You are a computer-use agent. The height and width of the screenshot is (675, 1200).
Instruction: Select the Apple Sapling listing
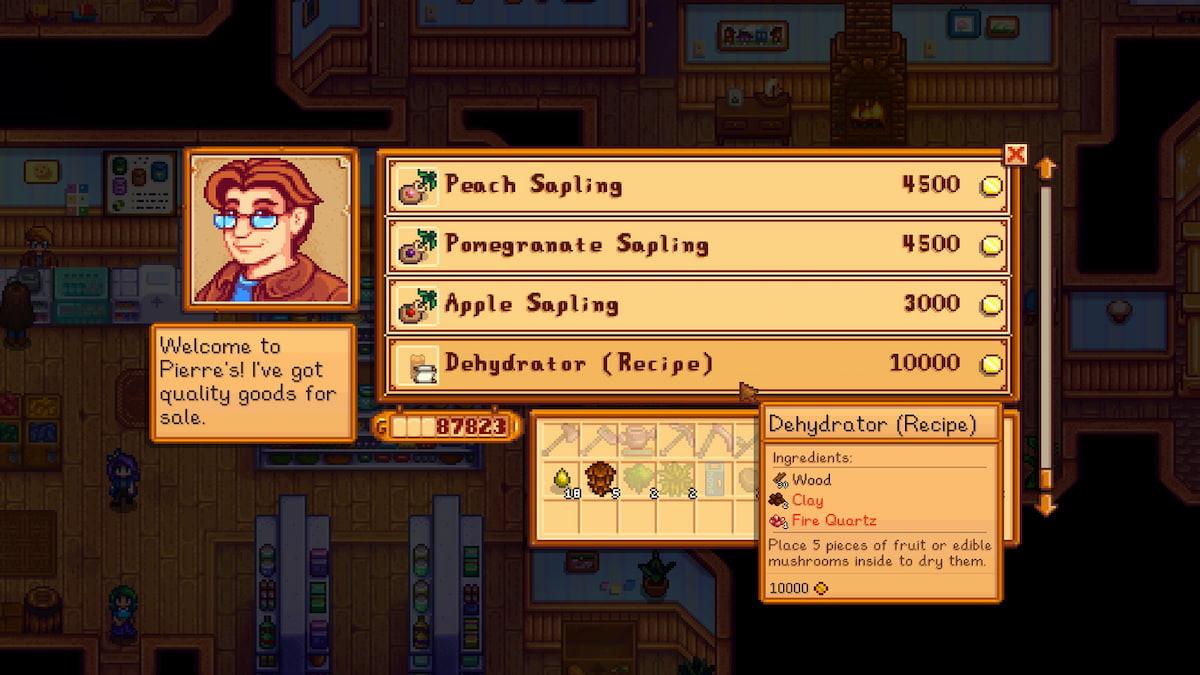[698, 304]
